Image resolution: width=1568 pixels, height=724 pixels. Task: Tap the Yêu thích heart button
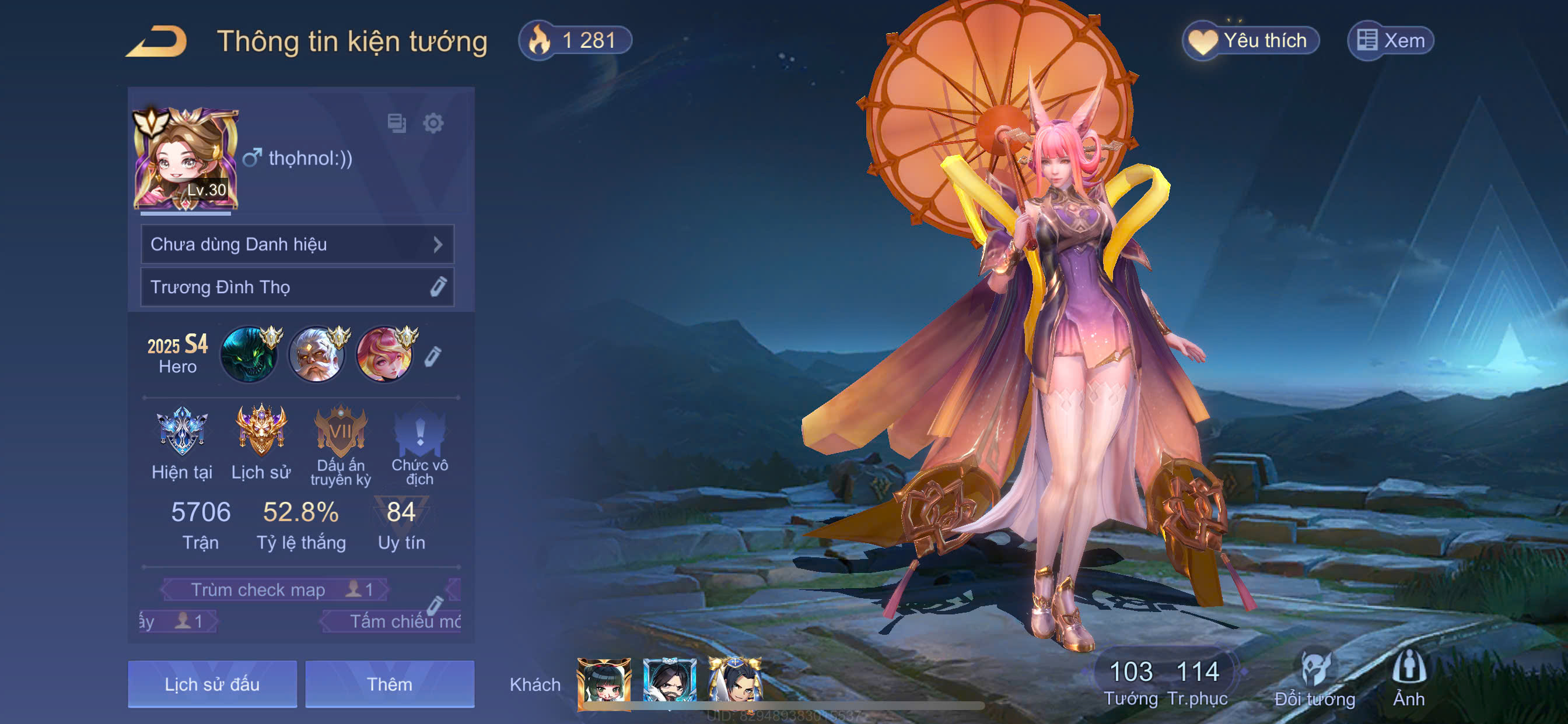[x=1250, y=41]
